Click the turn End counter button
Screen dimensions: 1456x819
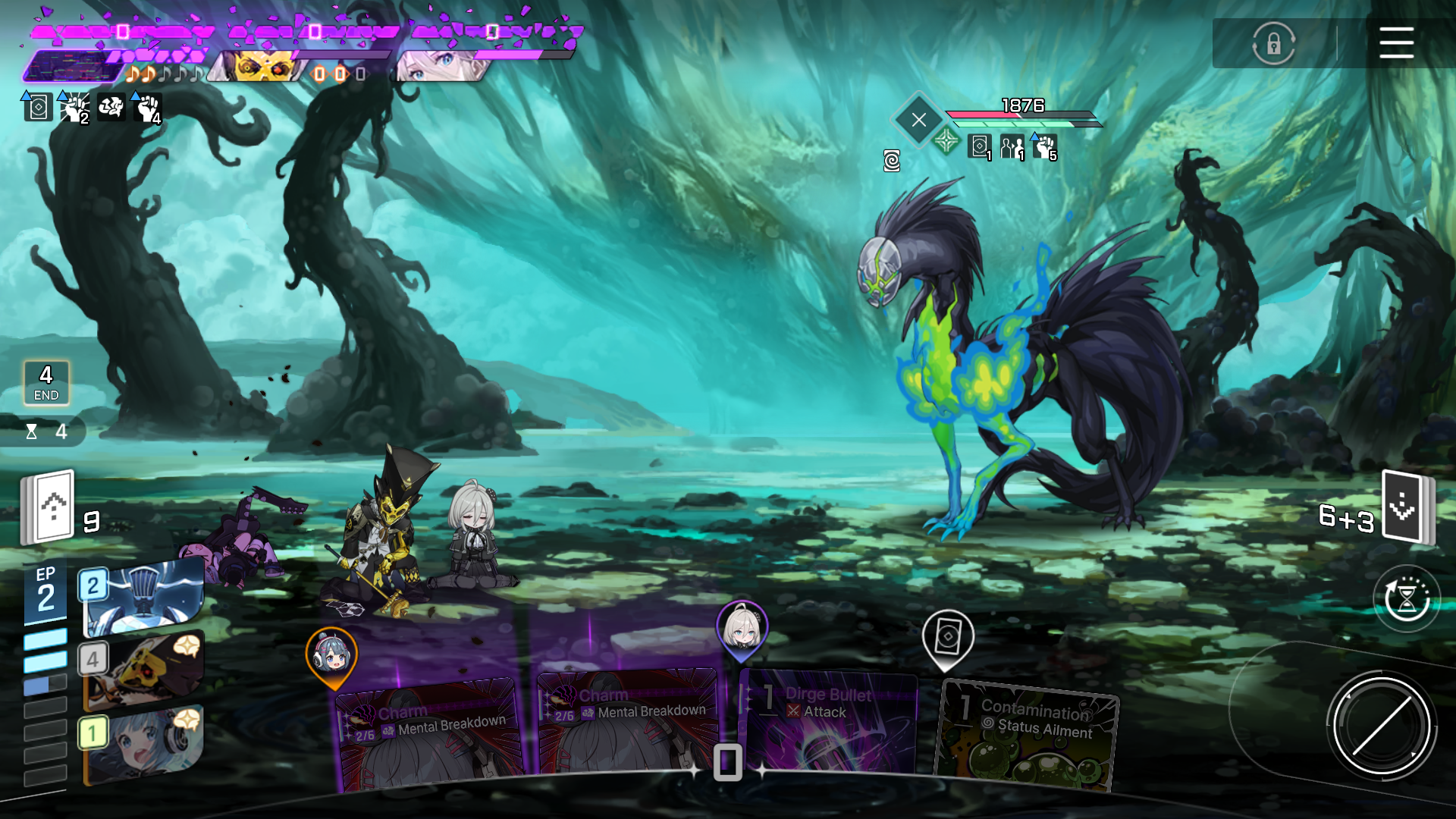coord(46,383)
